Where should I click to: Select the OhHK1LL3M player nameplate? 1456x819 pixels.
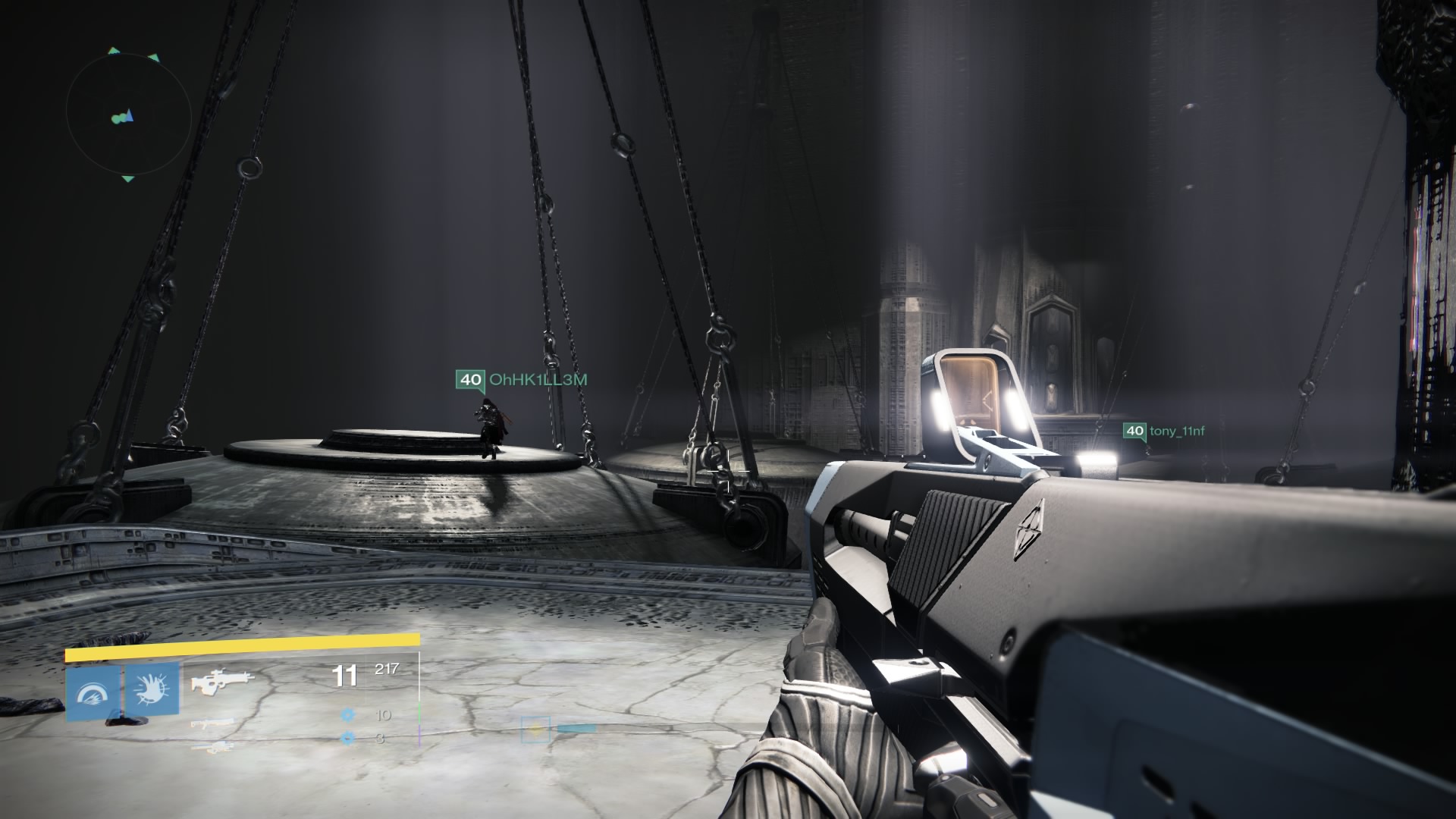522,379
